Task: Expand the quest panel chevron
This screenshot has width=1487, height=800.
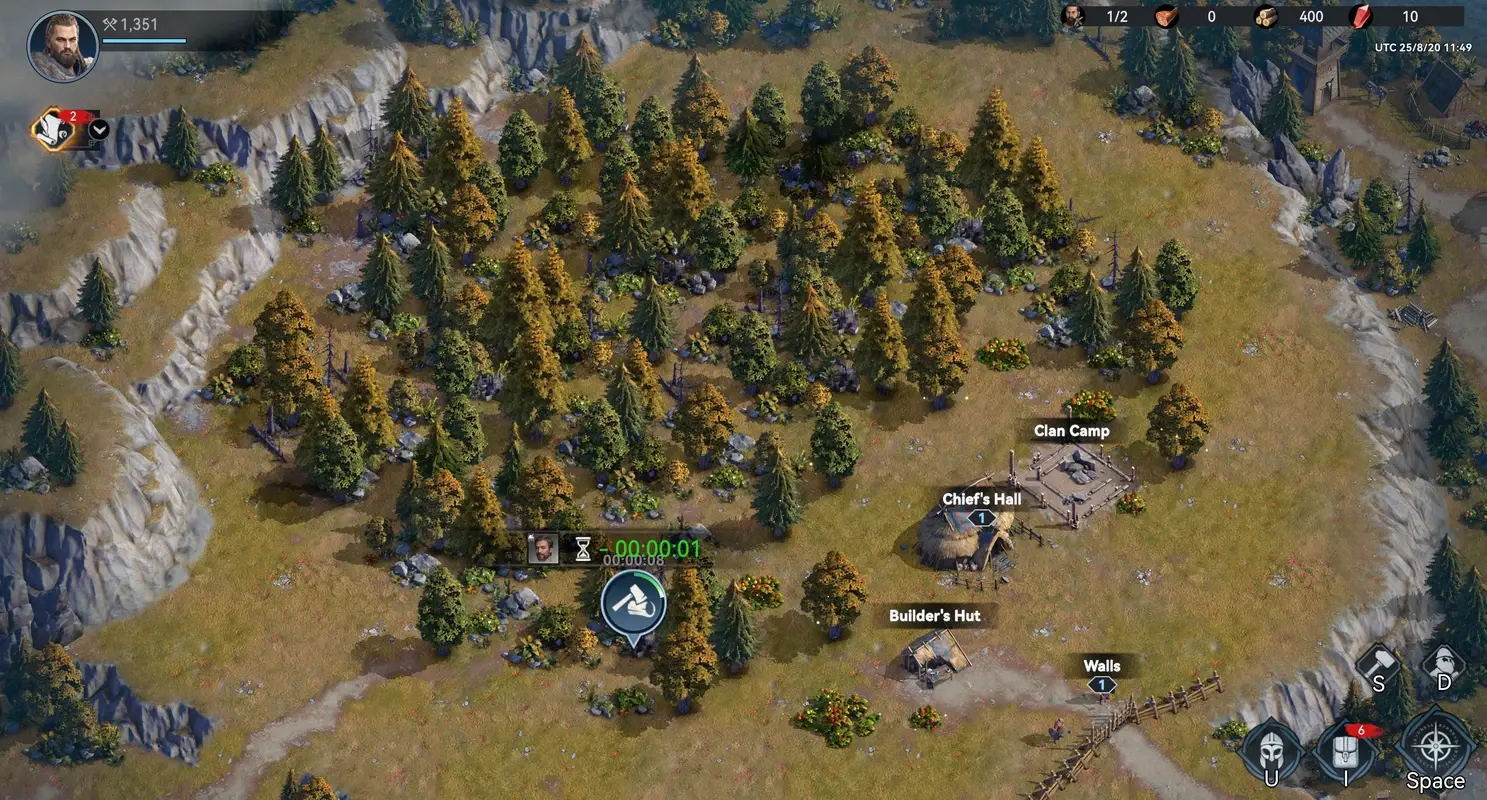Action: point(96,130)
